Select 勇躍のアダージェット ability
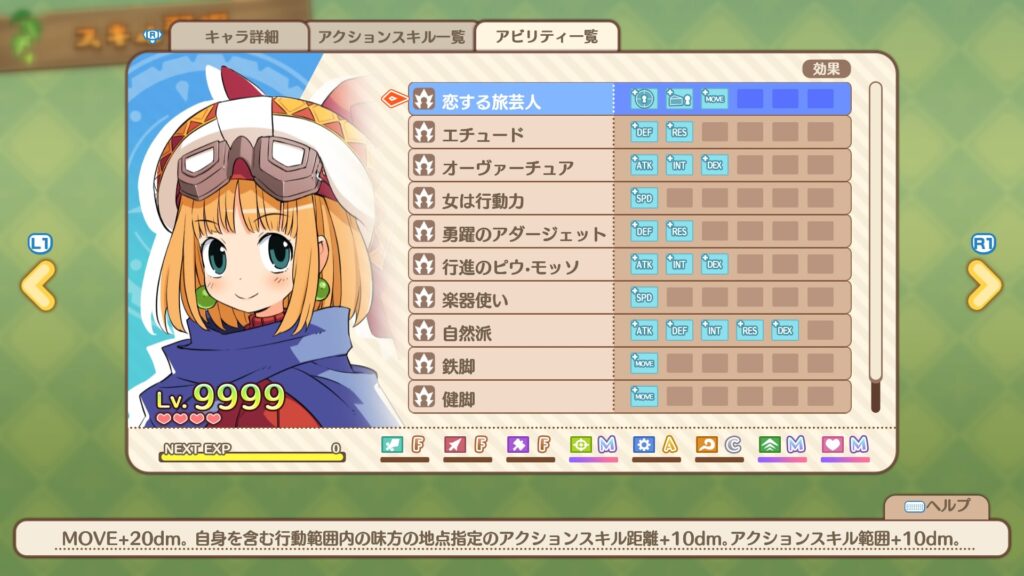The image size is (1024, 576). coord(512,232)
